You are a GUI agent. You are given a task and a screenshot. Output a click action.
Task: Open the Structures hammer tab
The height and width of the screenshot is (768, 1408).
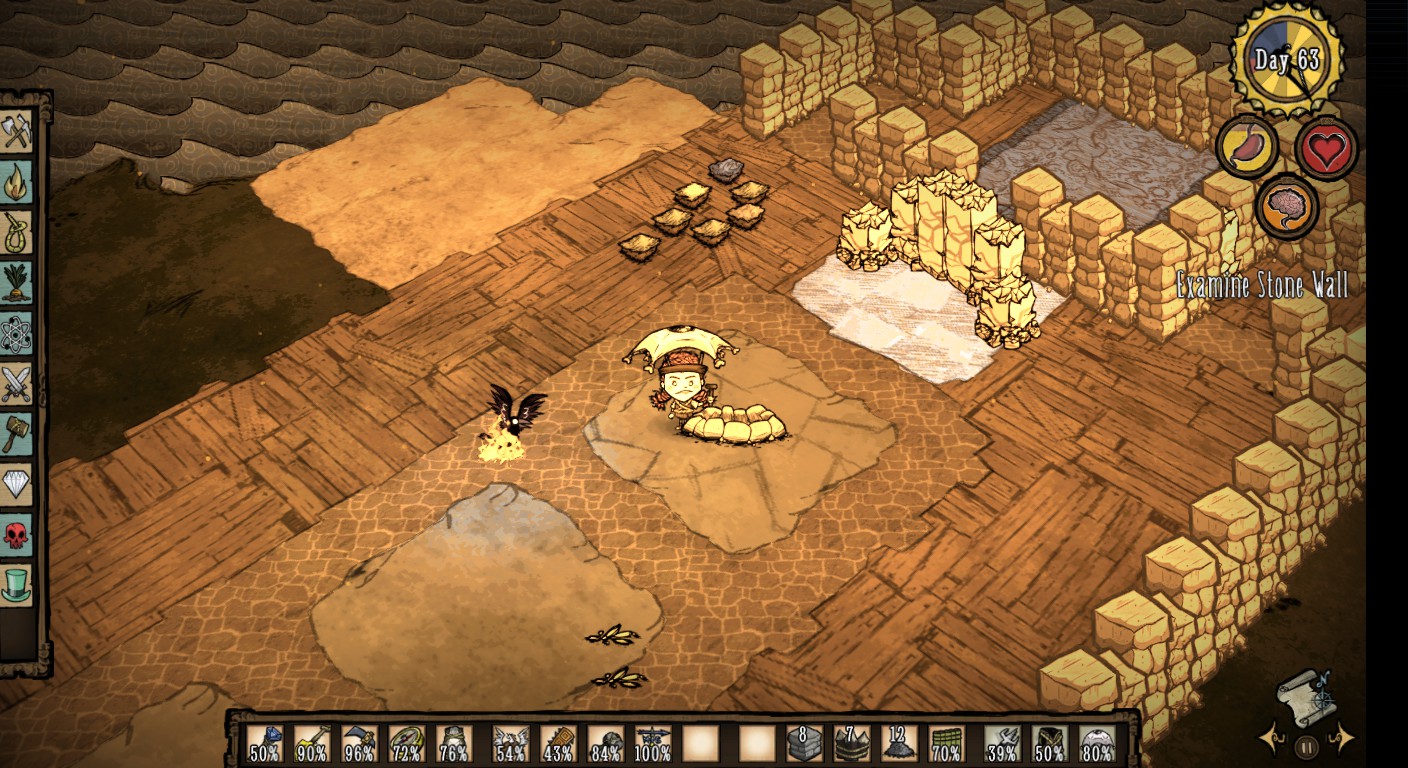coord(17,434)
